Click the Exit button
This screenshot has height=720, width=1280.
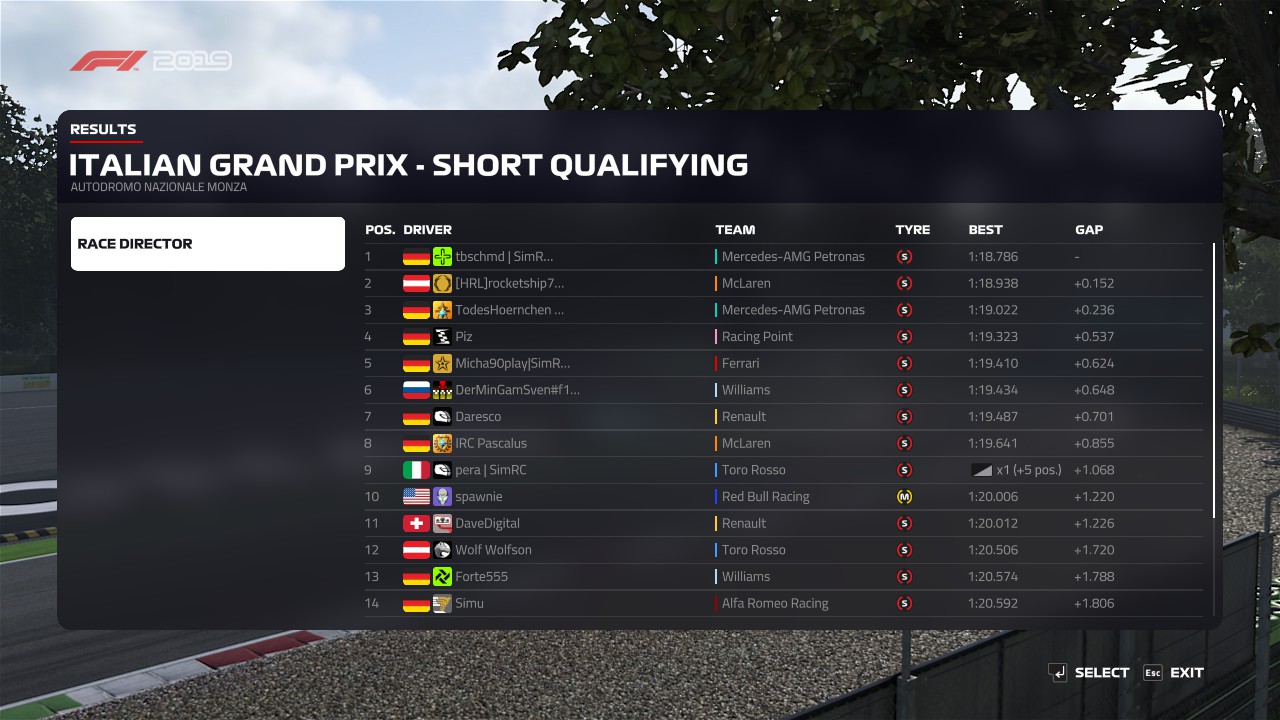[x=1173, y=673]
